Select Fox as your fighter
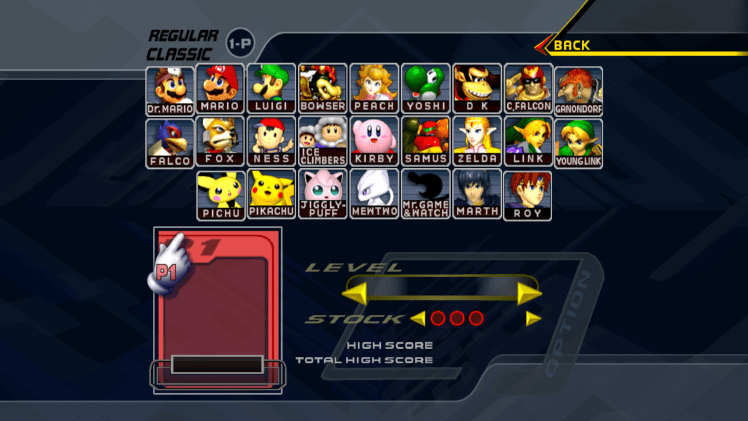The height and width of the screenshot is (421, 748). point(221,142)
